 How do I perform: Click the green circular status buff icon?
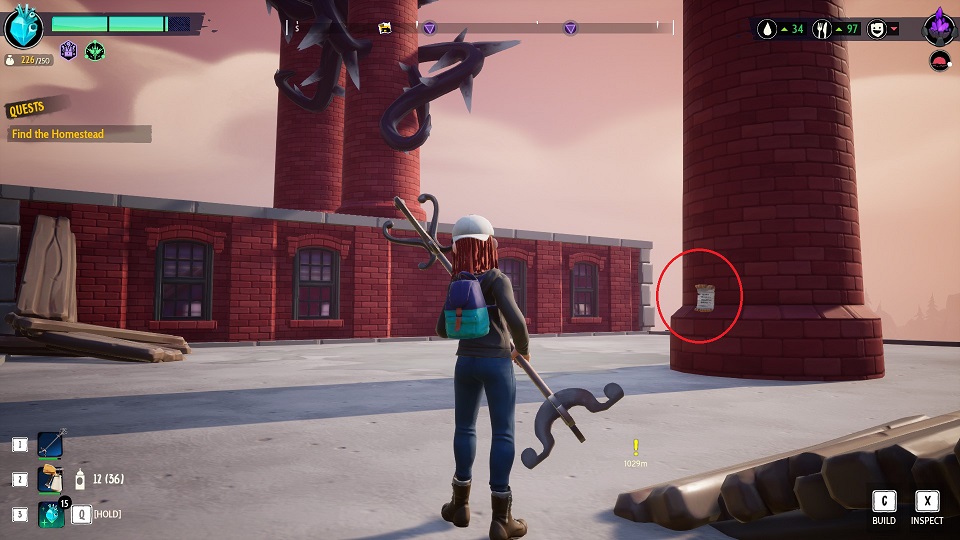click(95, 50)
